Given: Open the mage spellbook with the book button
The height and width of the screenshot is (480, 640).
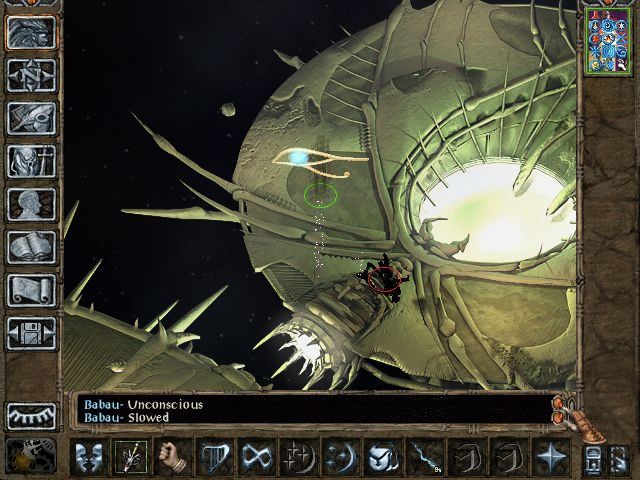Looking at the screenshot, I should (31, 247).
